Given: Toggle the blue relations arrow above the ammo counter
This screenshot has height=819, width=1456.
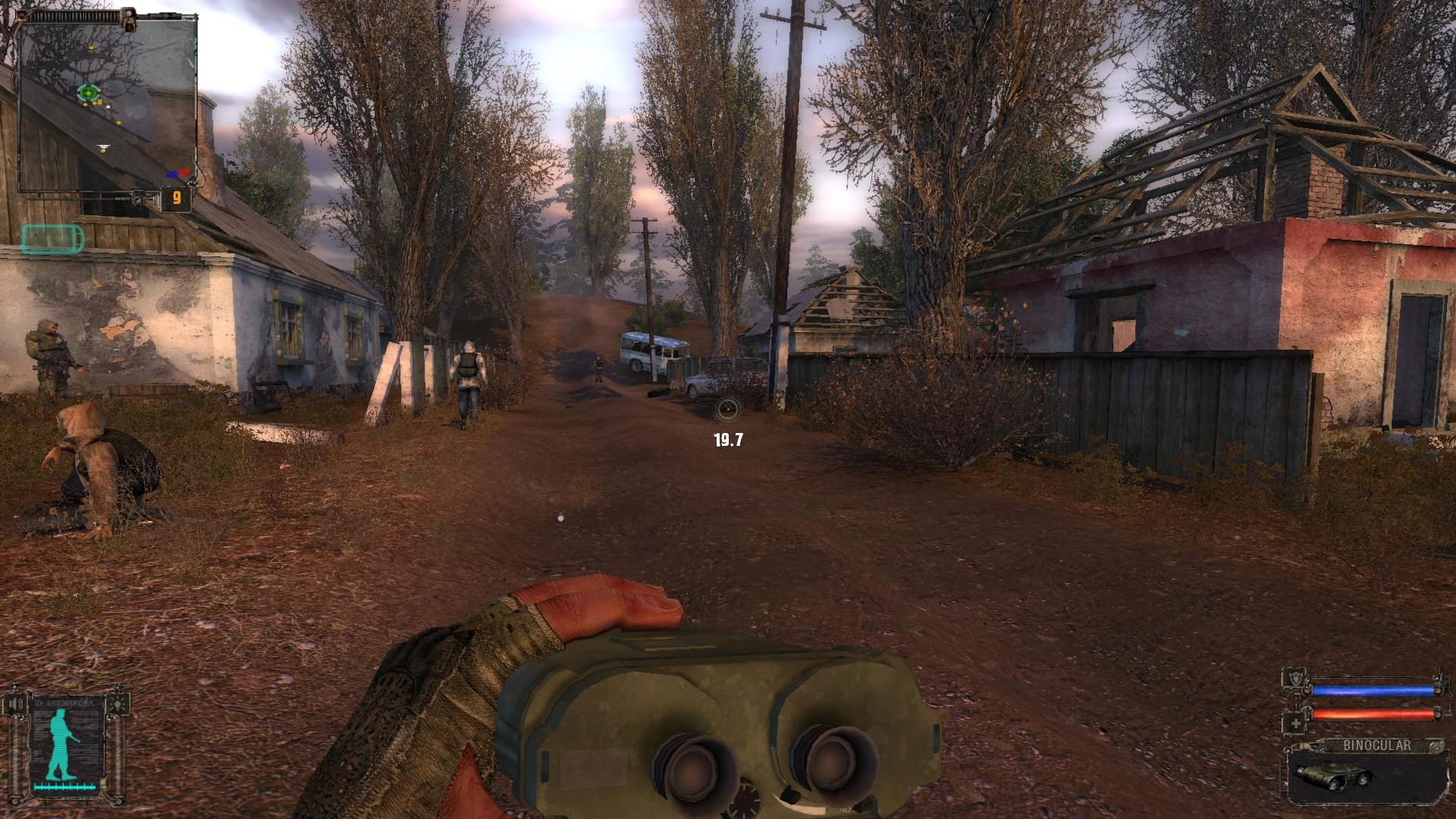Looking at the screenshot, I should tap(173, 174).
